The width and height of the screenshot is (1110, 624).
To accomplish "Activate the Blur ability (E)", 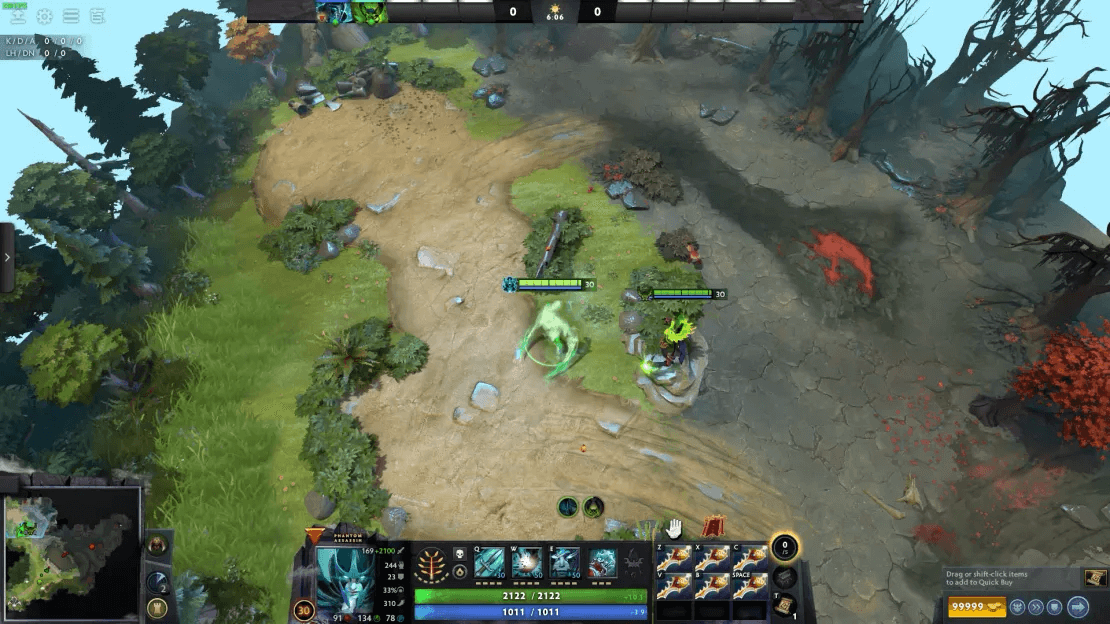I will (x=565, y=563).
